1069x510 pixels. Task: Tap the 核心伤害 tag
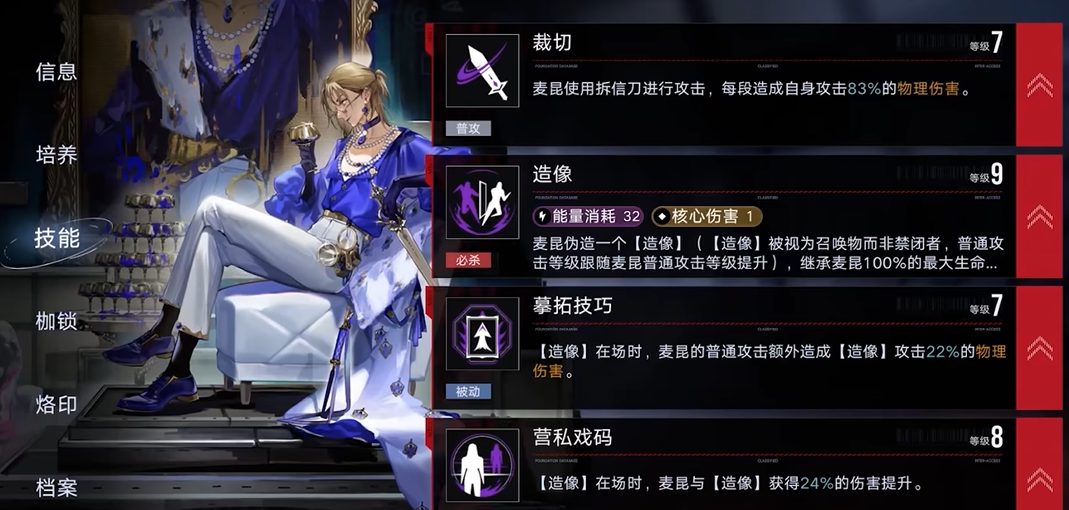point(707,216)
